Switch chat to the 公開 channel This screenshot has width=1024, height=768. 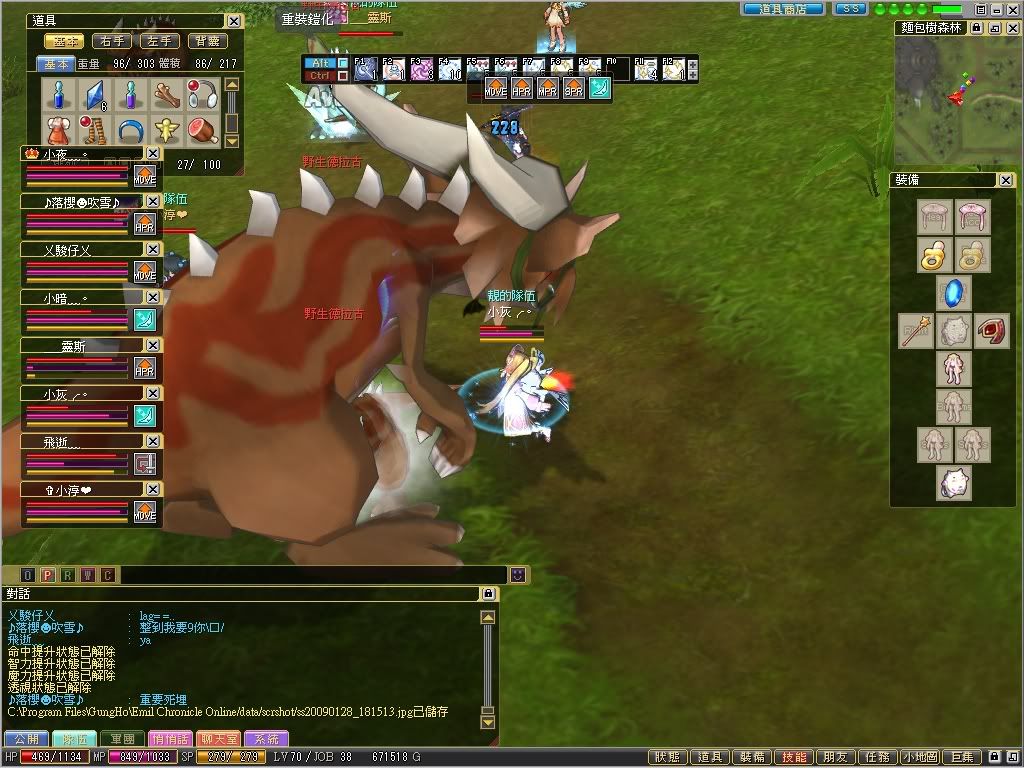pyautogui.click(x=26, y=739)
